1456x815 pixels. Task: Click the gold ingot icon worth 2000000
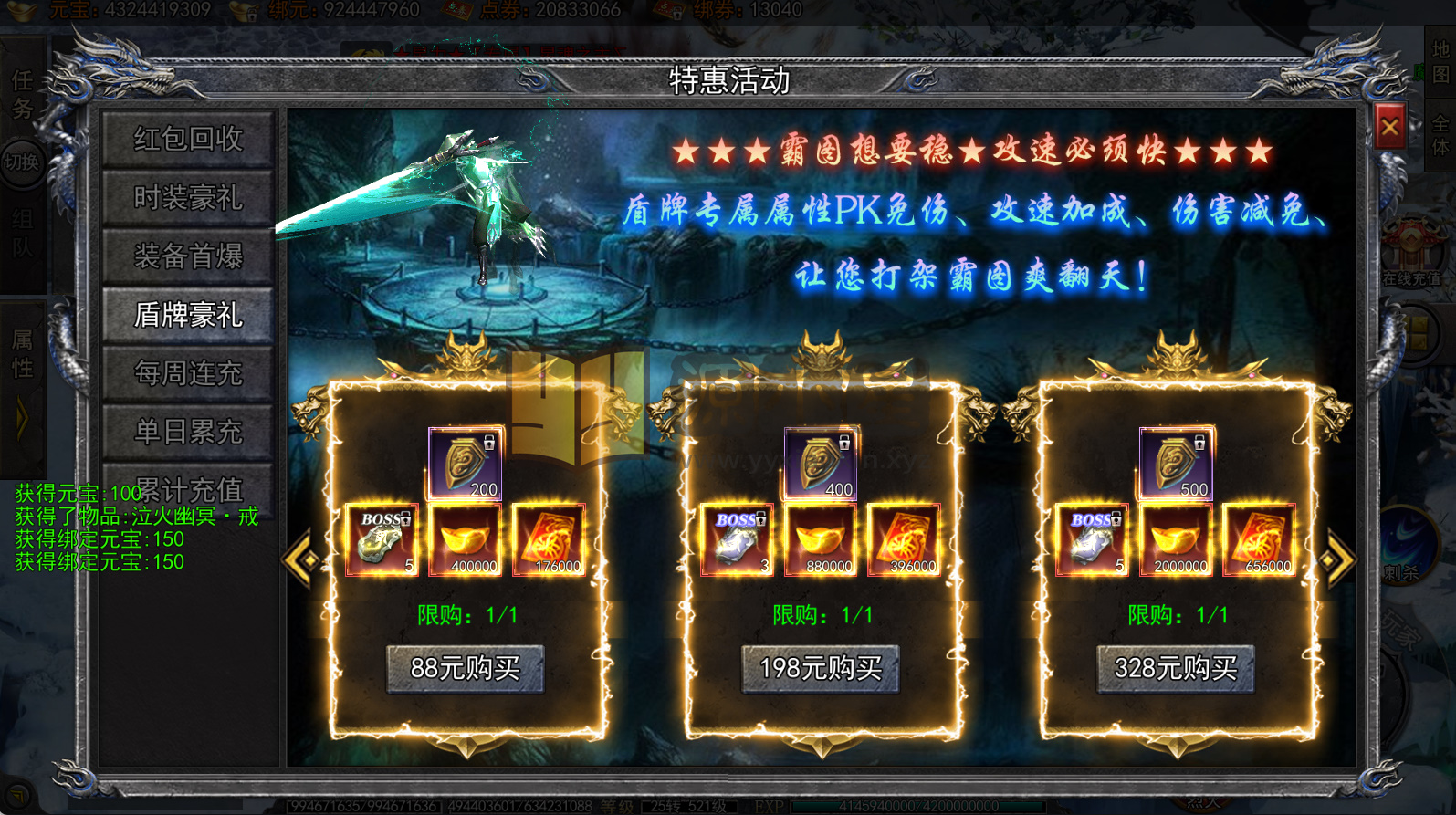point(1176,538)
